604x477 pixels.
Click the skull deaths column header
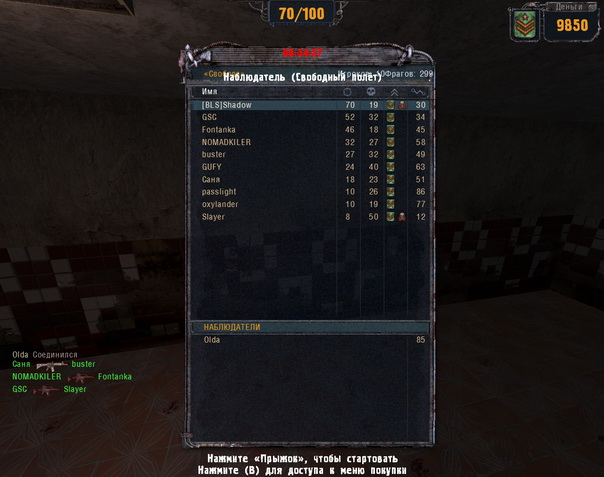(373, 92)
